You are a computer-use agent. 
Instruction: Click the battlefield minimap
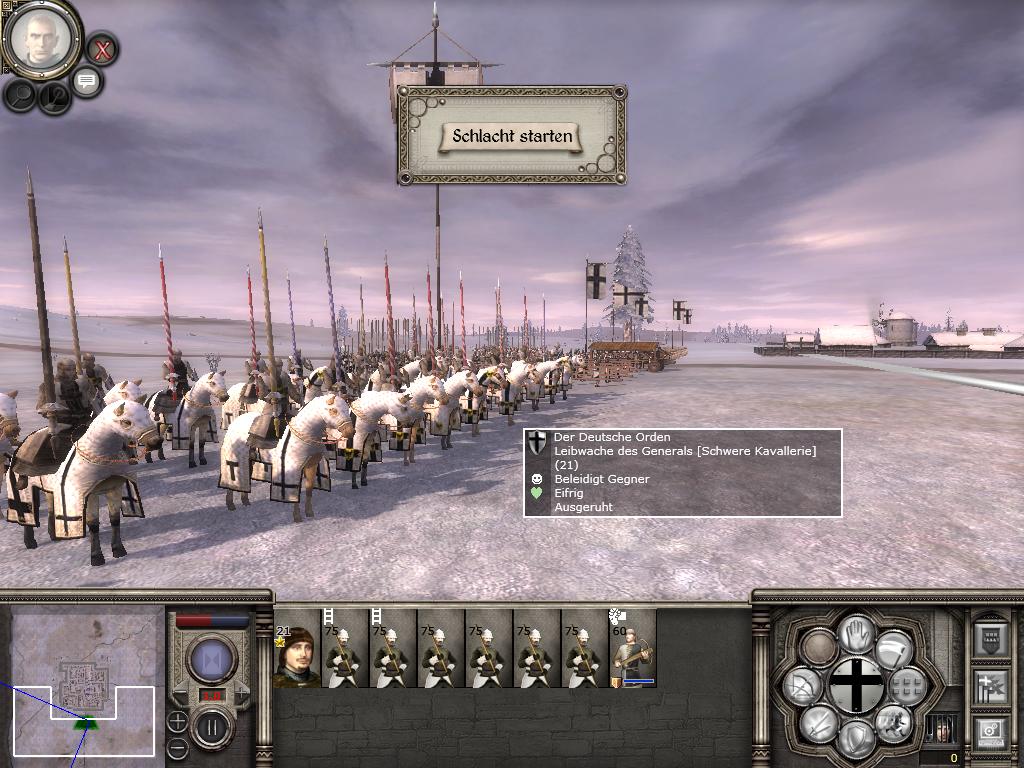[x=84, y=680]
